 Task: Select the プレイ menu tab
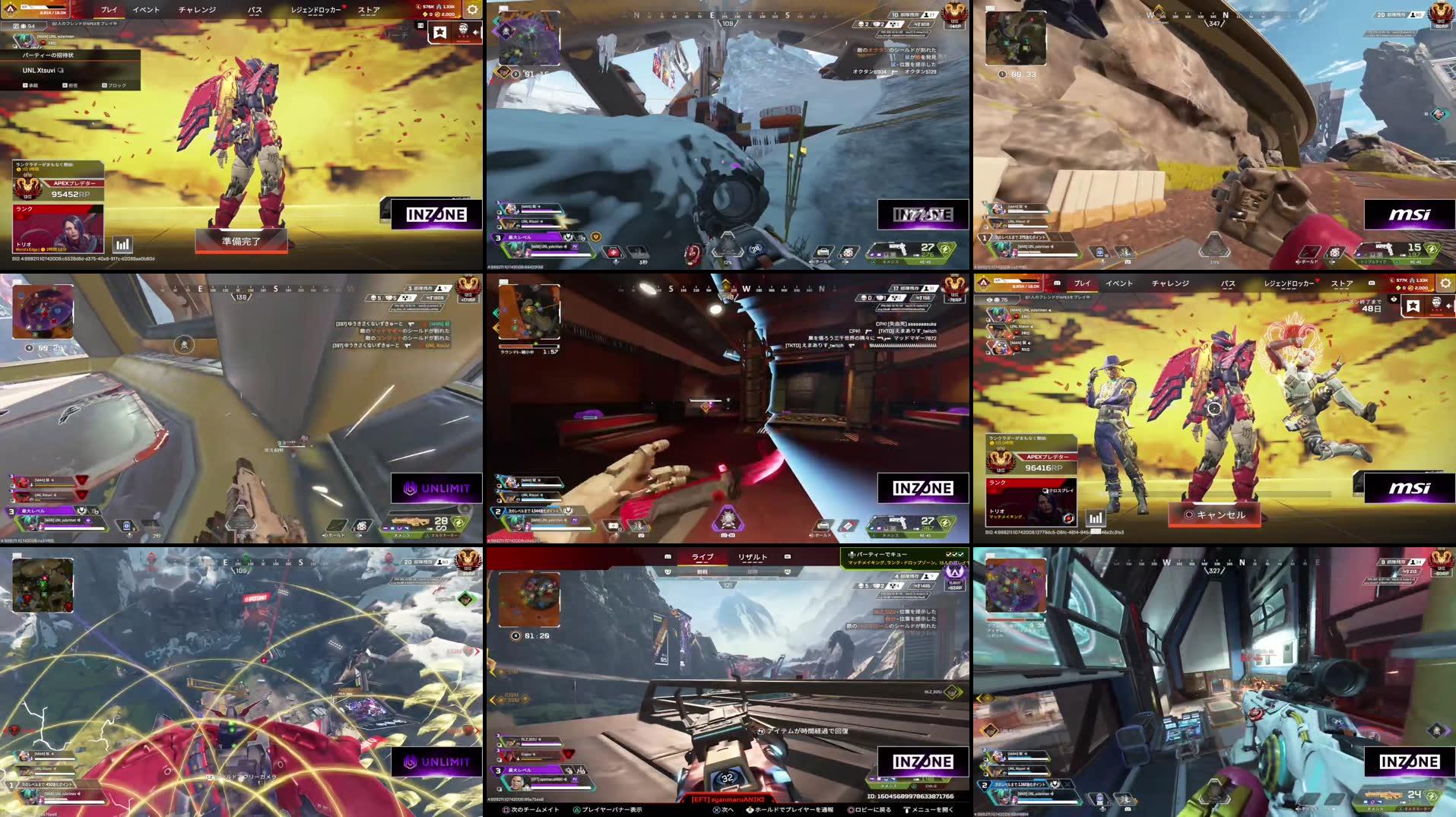109,11
